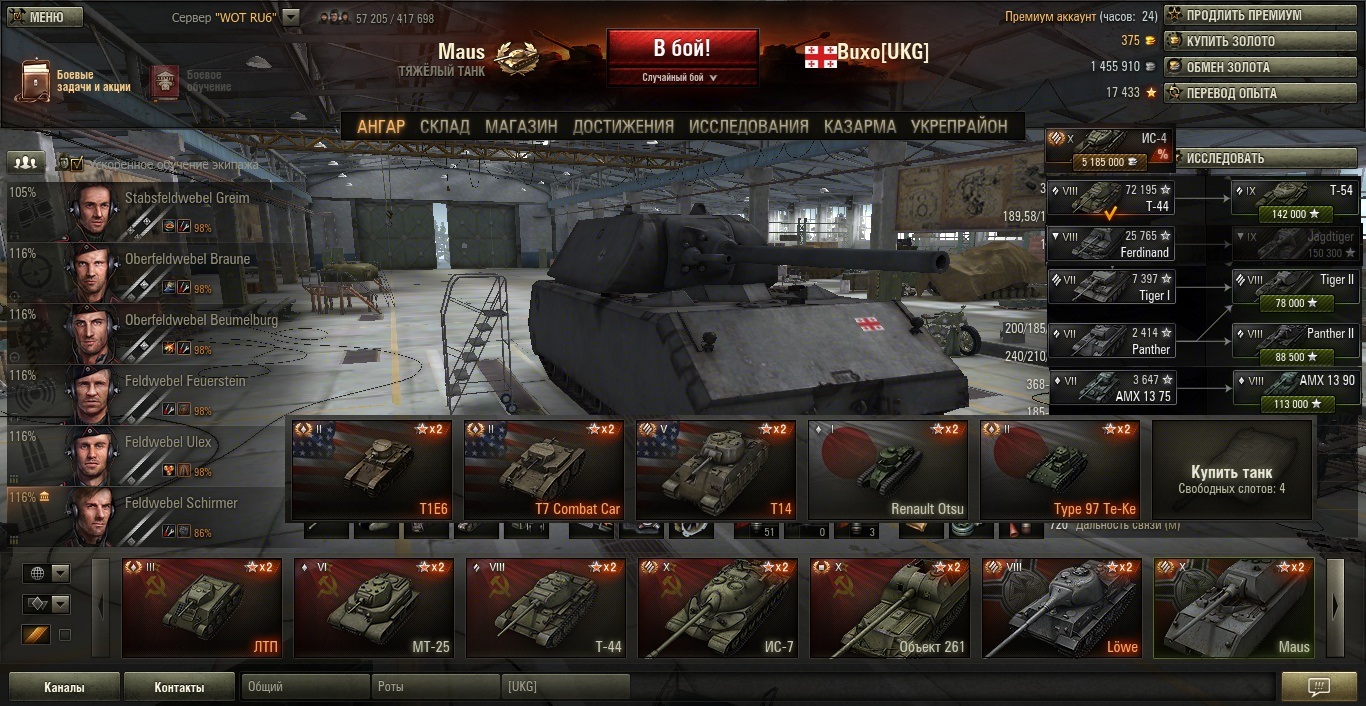This screenshot has width=1366, height=706.
Task: Go to the КАЗАРМА barracks tab
Action: (859, 126)
